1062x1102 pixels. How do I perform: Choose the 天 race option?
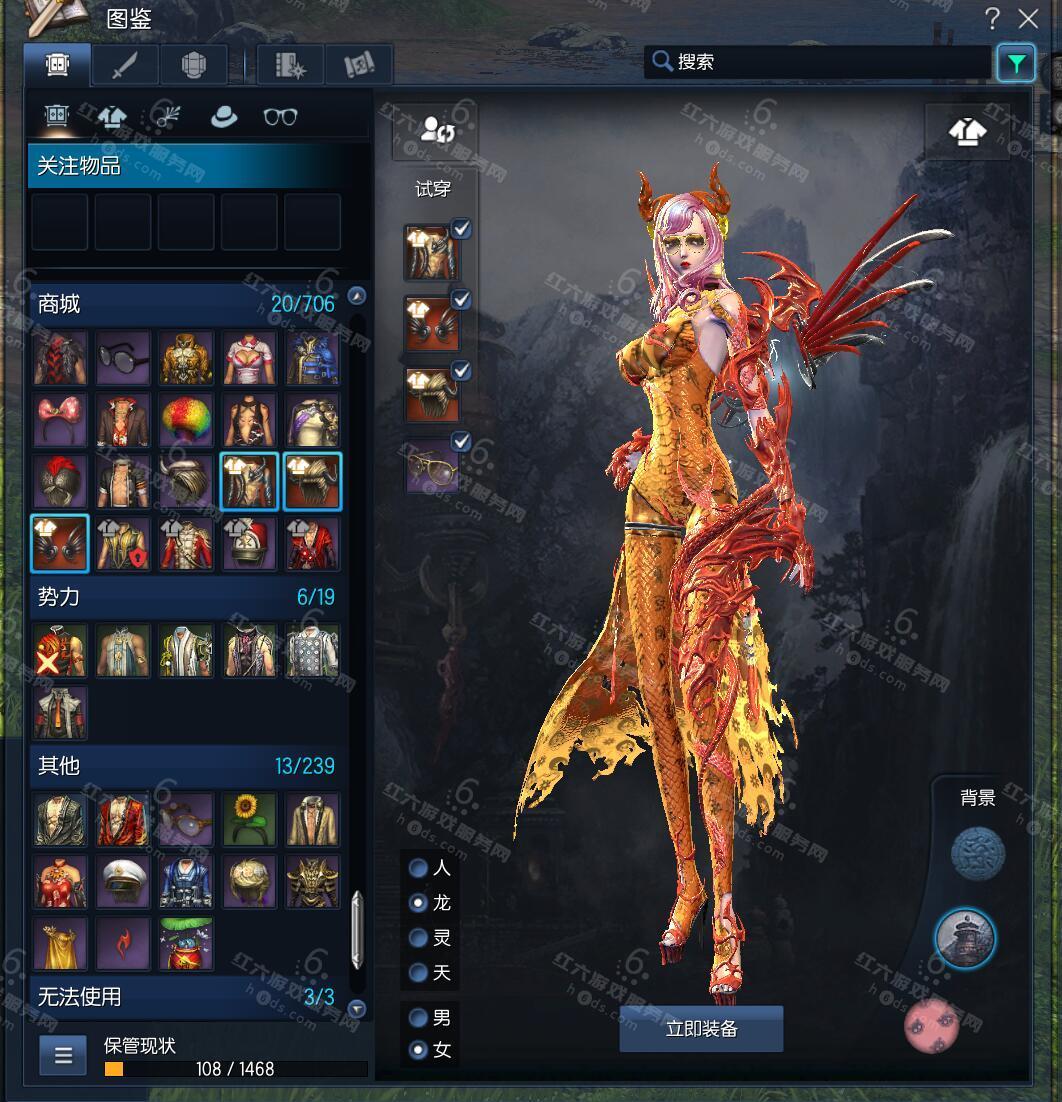click(419, 972)
